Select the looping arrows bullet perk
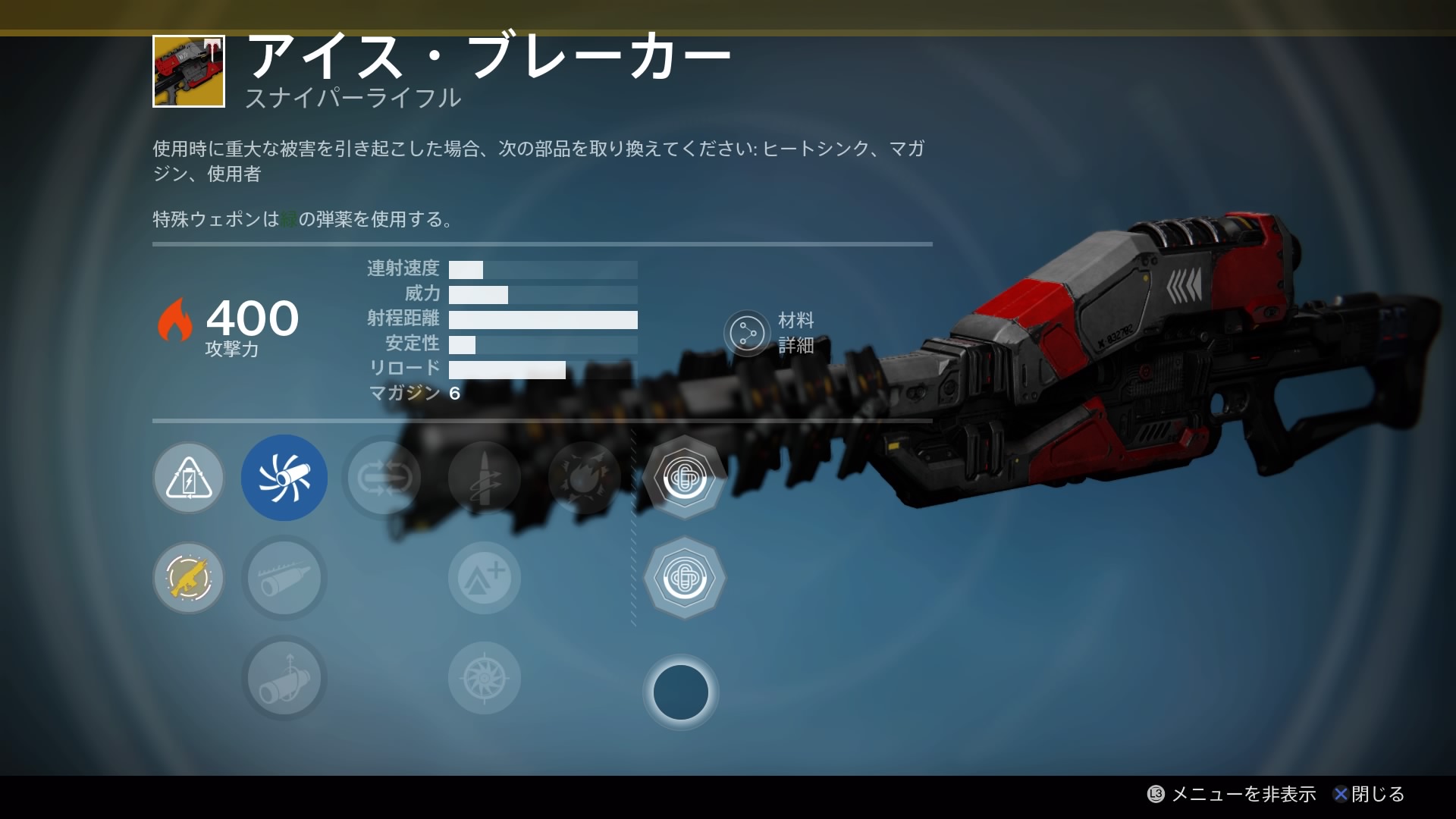 pos(384,478)
